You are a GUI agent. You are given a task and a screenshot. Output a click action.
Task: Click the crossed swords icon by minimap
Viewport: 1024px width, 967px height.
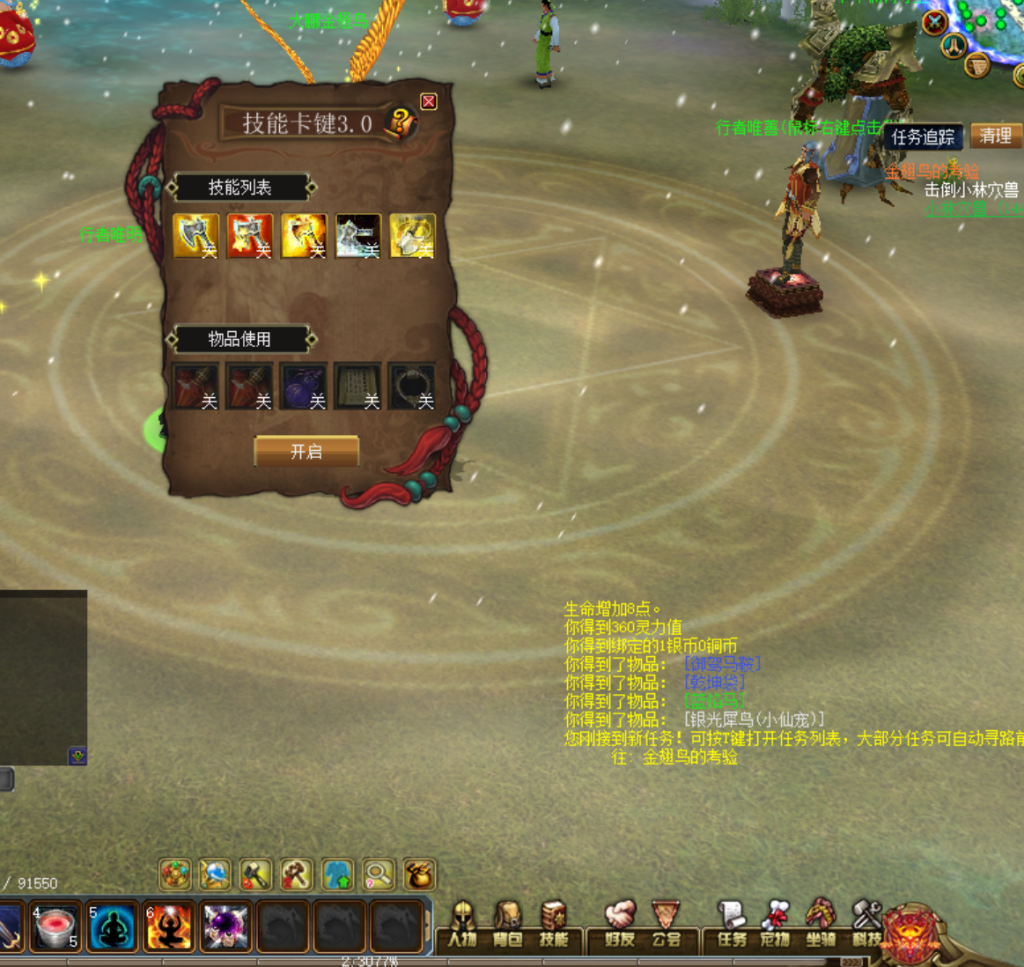point(935,22)
